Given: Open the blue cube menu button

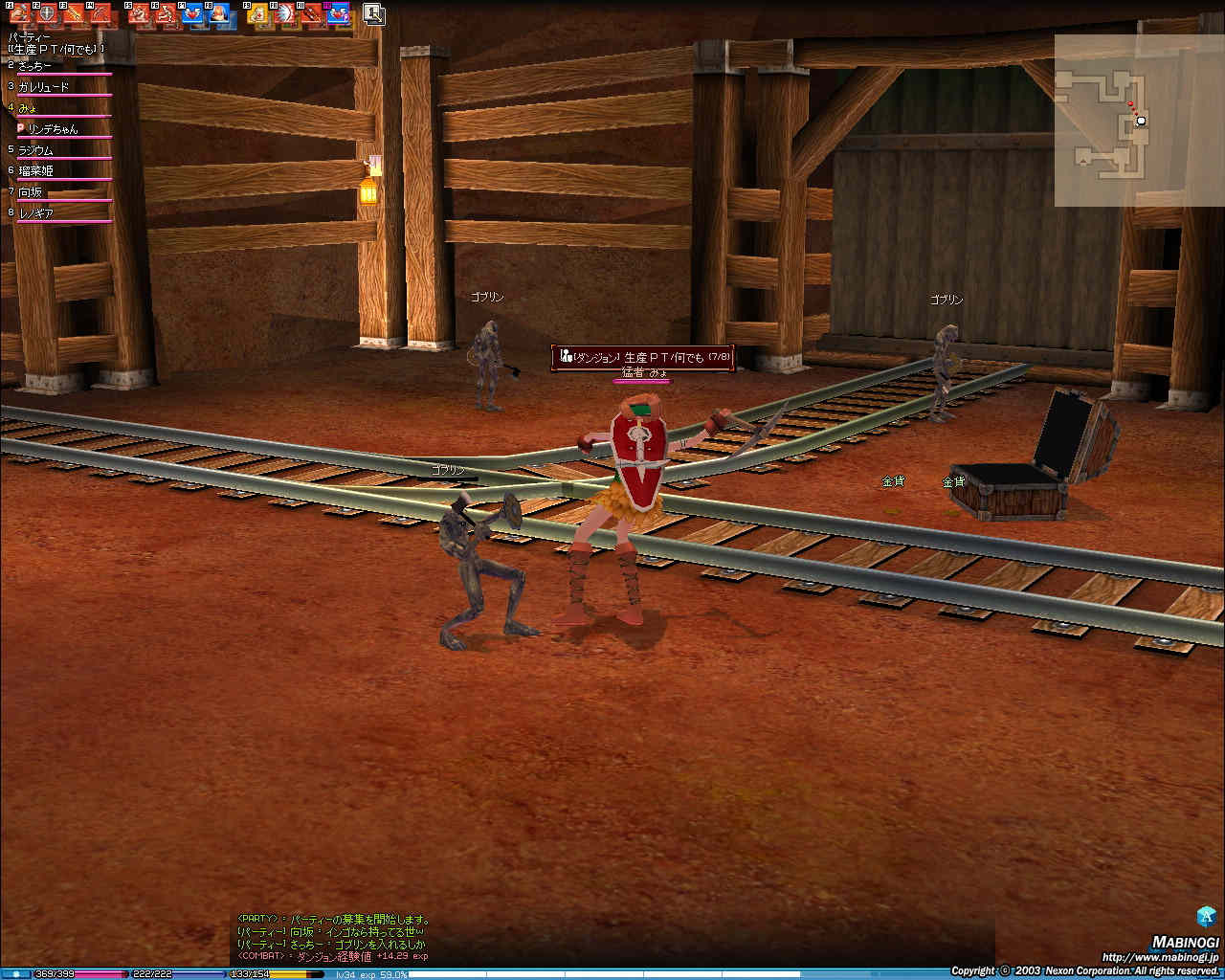Looking at the screenshot, I should pyautogui.click(x=1206, y=916).
